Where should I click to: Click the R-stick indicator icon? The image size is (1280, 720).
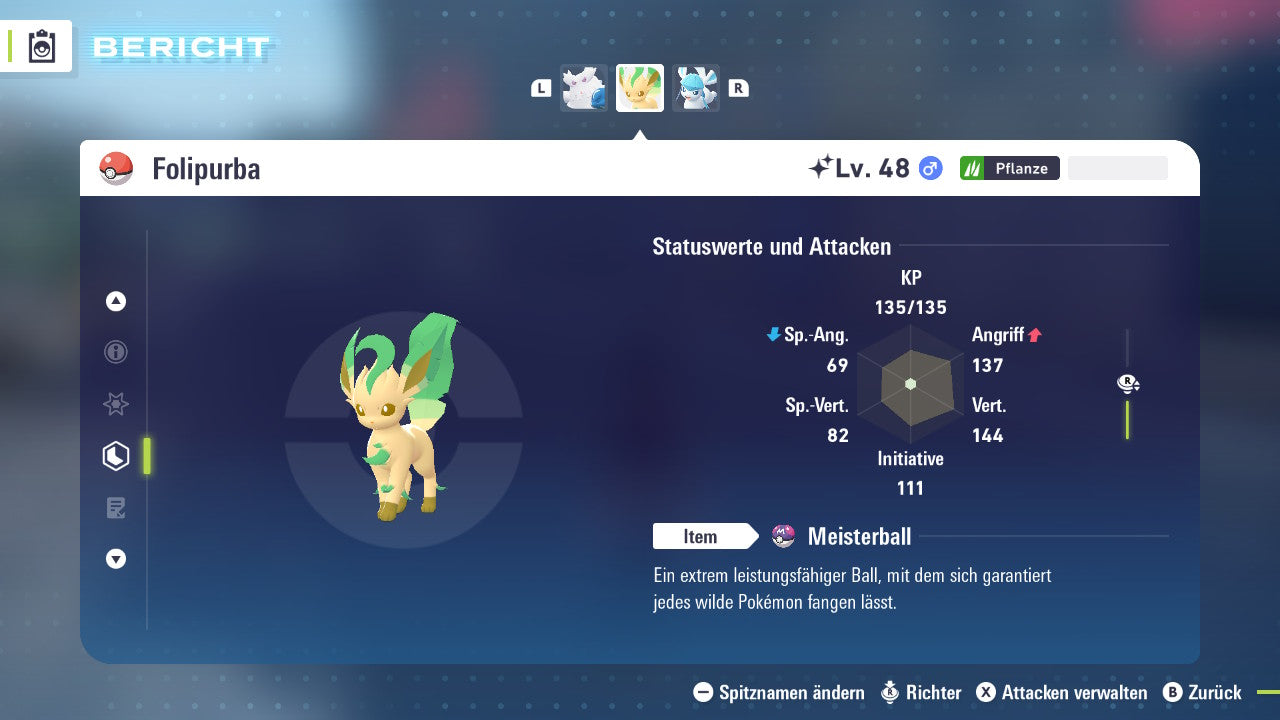[1127, 383]
